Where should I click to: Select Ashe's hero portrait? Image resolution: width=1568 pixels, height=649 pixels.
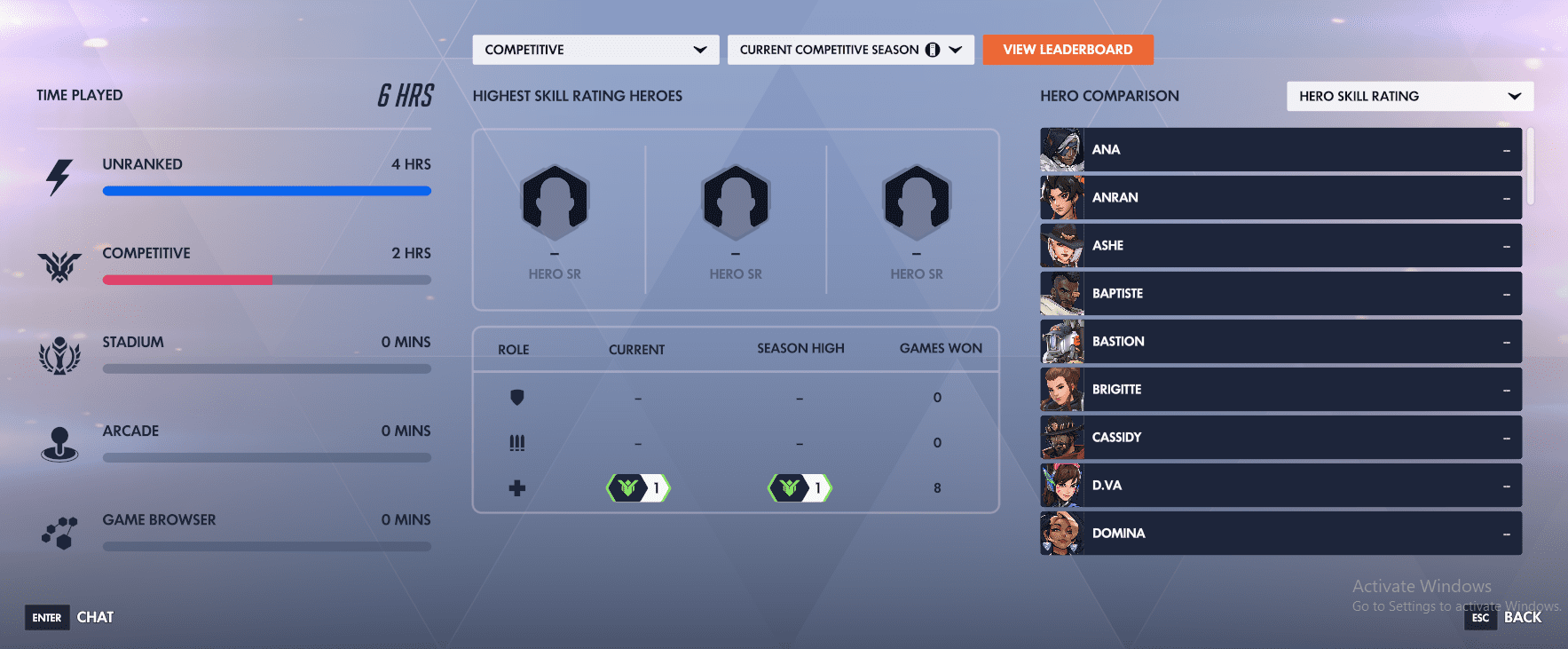(1061, 245)
